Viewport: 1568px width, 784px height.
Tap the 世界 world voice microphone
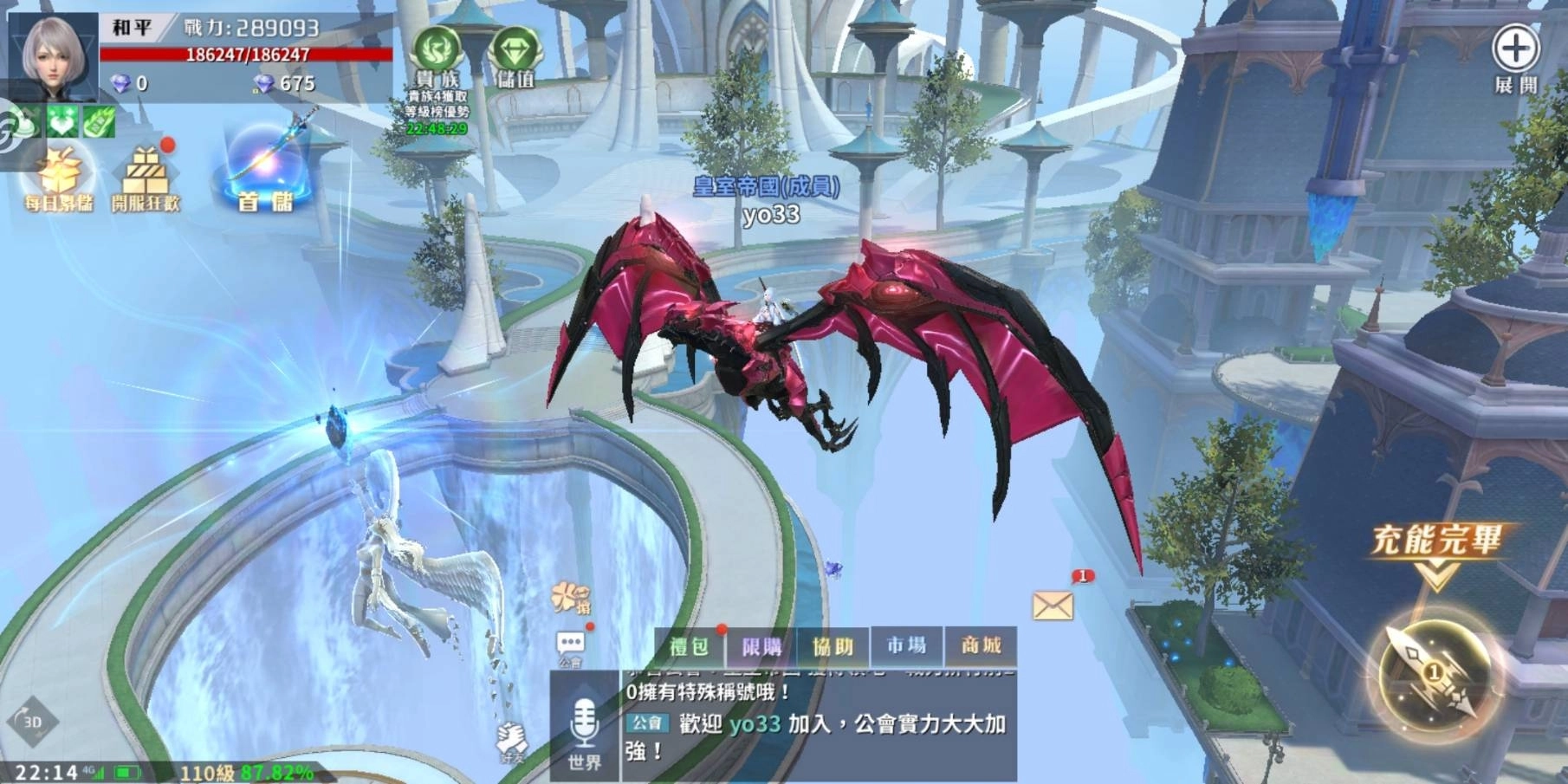coord(585,732)
